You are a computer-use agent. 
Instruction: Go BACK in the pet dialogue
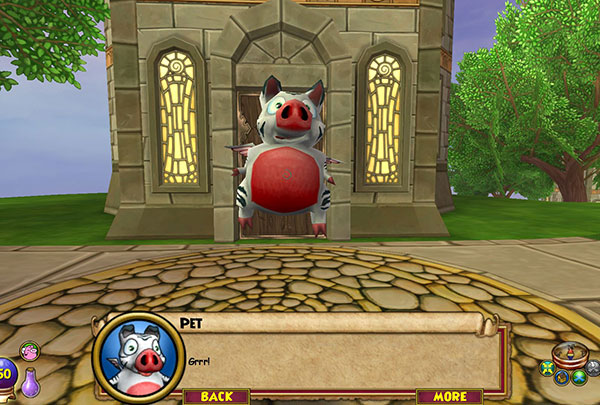tap(216, 396)
